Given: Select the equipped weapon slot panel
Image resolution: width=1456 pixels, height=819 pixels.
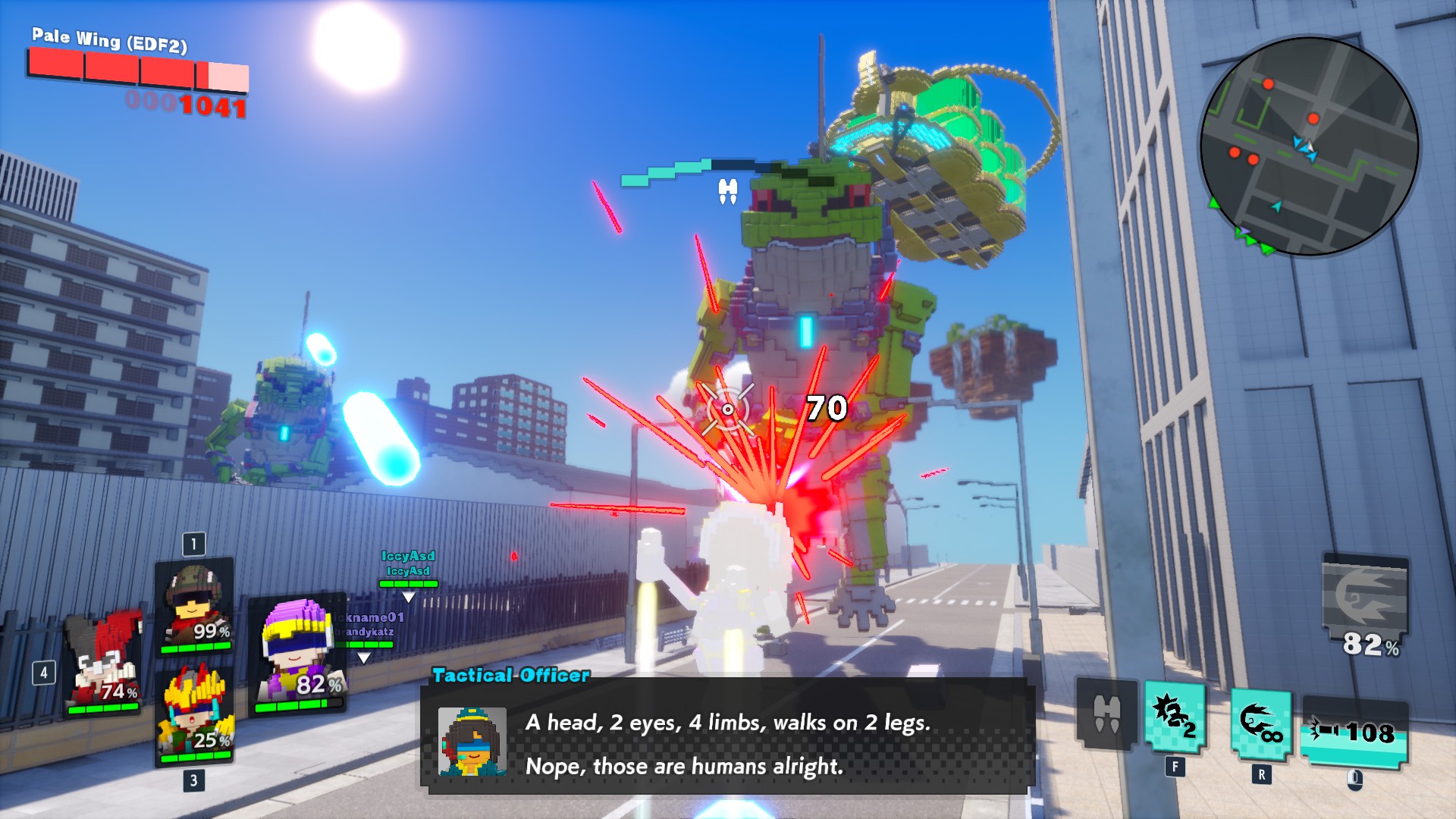Looking at the screenshot, I should coord(1354,733).
